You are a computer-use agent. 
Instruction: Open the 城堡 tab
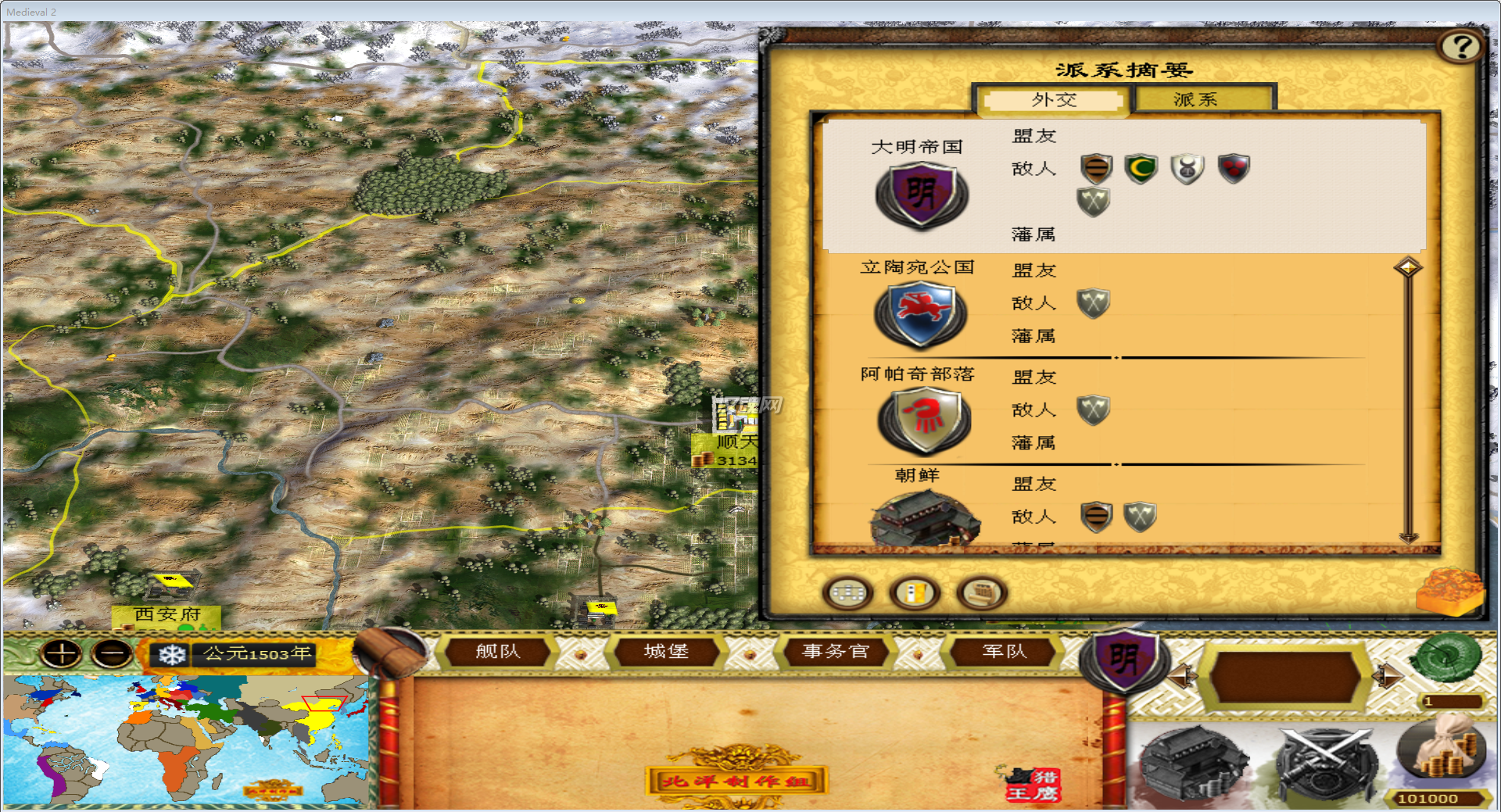[x=665, y=651]
